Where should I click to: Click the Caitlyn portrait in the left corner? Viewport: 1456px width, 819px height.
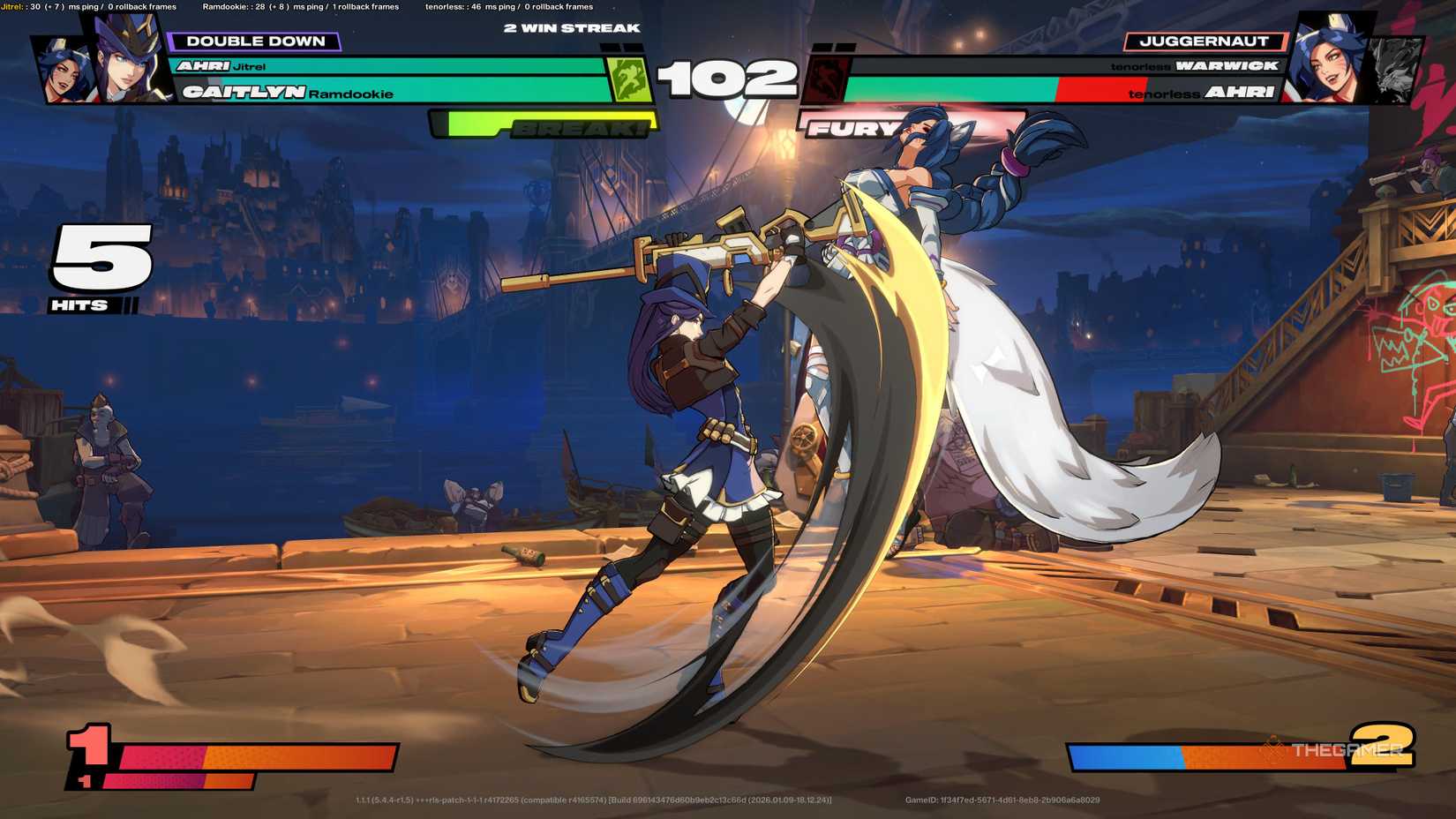pos(124,62)
